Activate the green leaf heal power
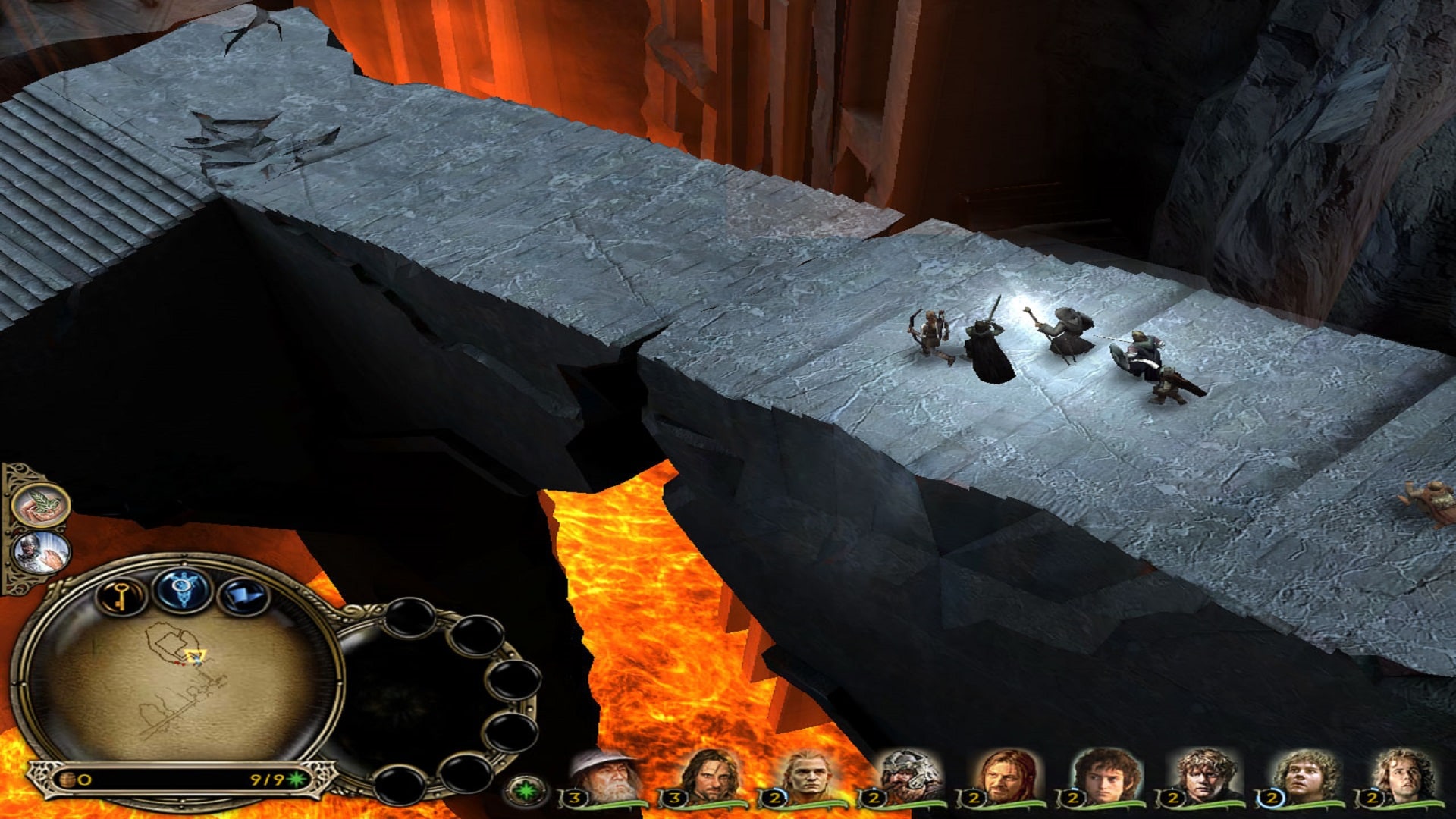The width and height of the screenshot is (1456, 819). click(x=42, y=505)
